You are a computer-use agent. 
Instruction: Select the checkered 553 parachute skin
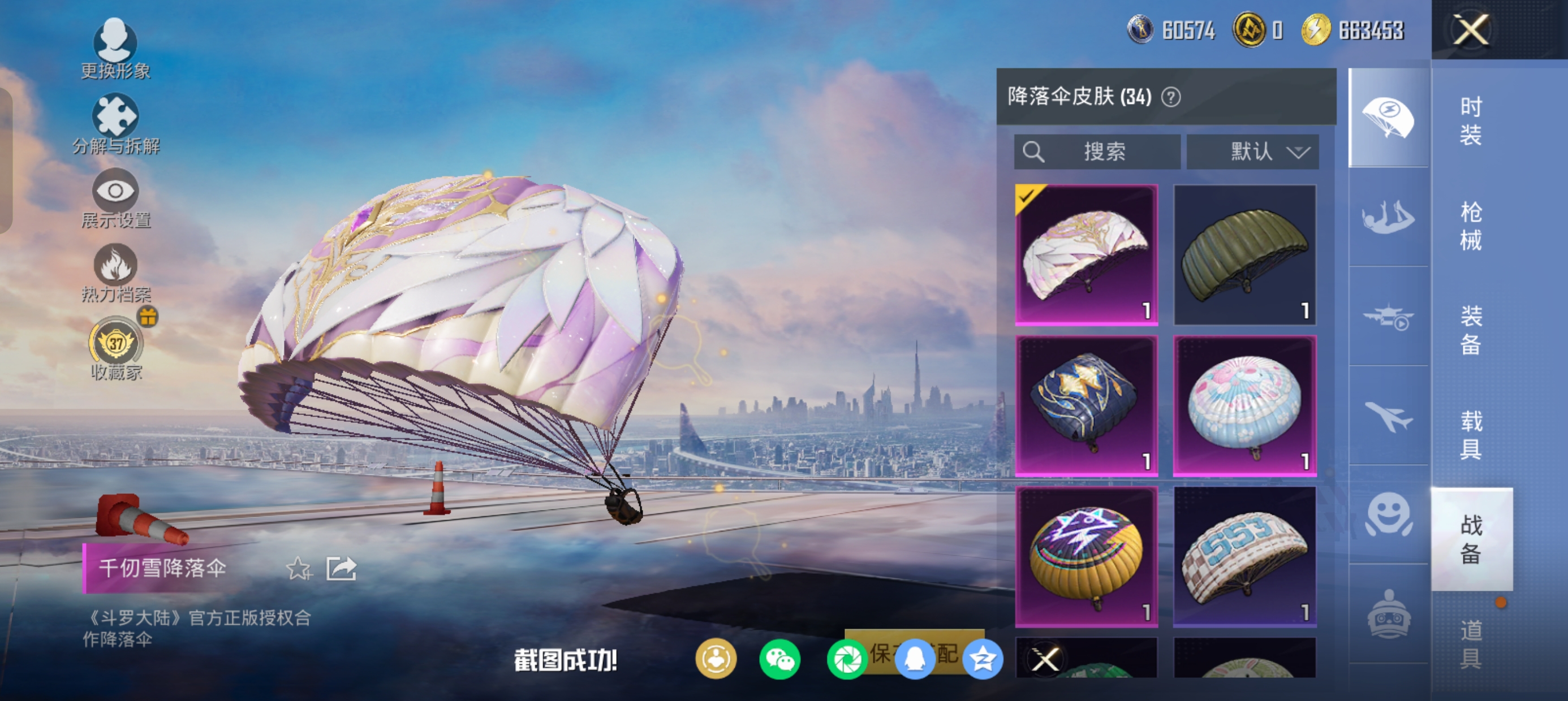[x=1244, y=556]
